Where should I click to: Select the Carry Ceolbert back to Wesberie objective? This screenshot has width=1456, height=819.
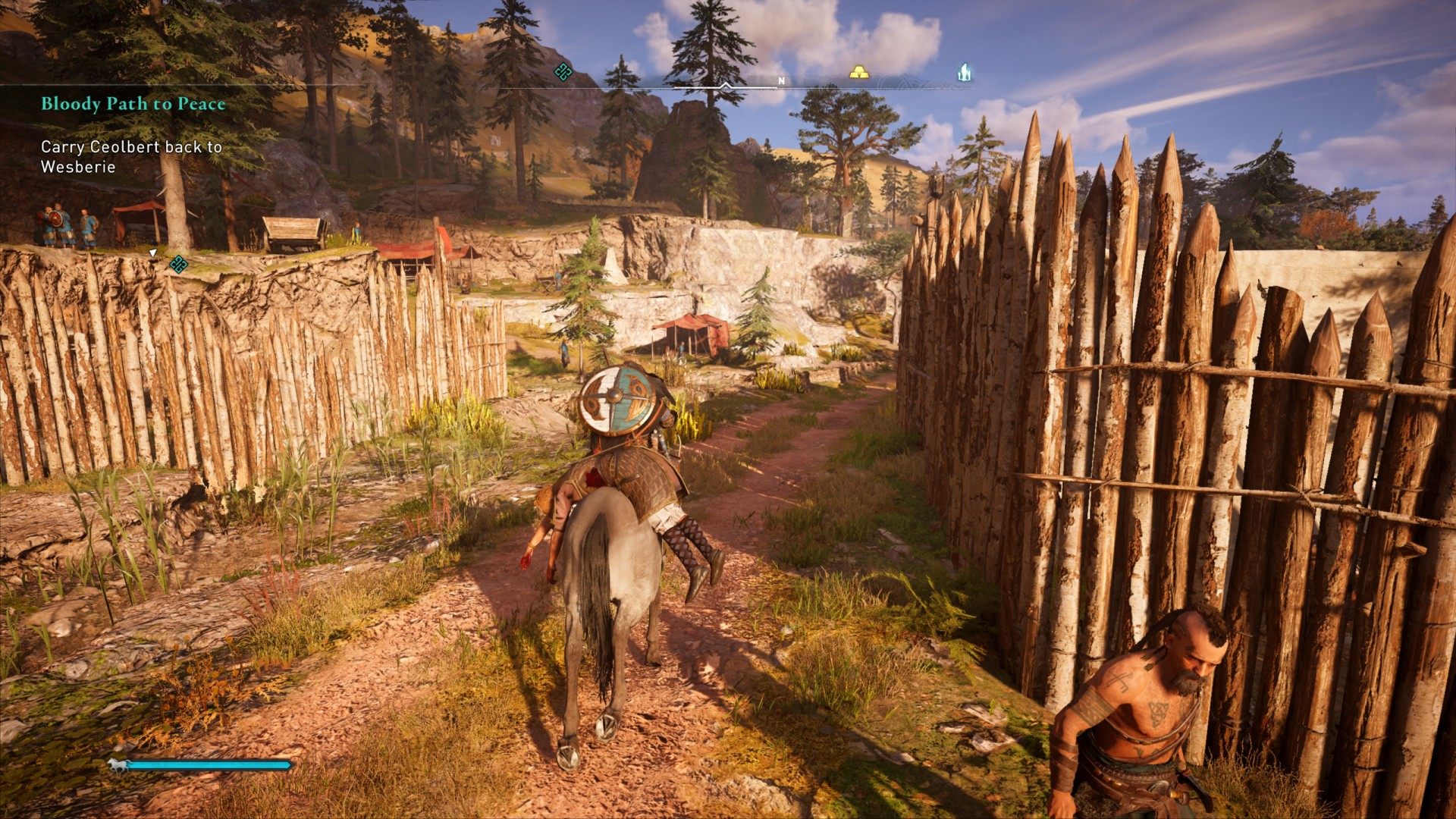coord(131,157)
